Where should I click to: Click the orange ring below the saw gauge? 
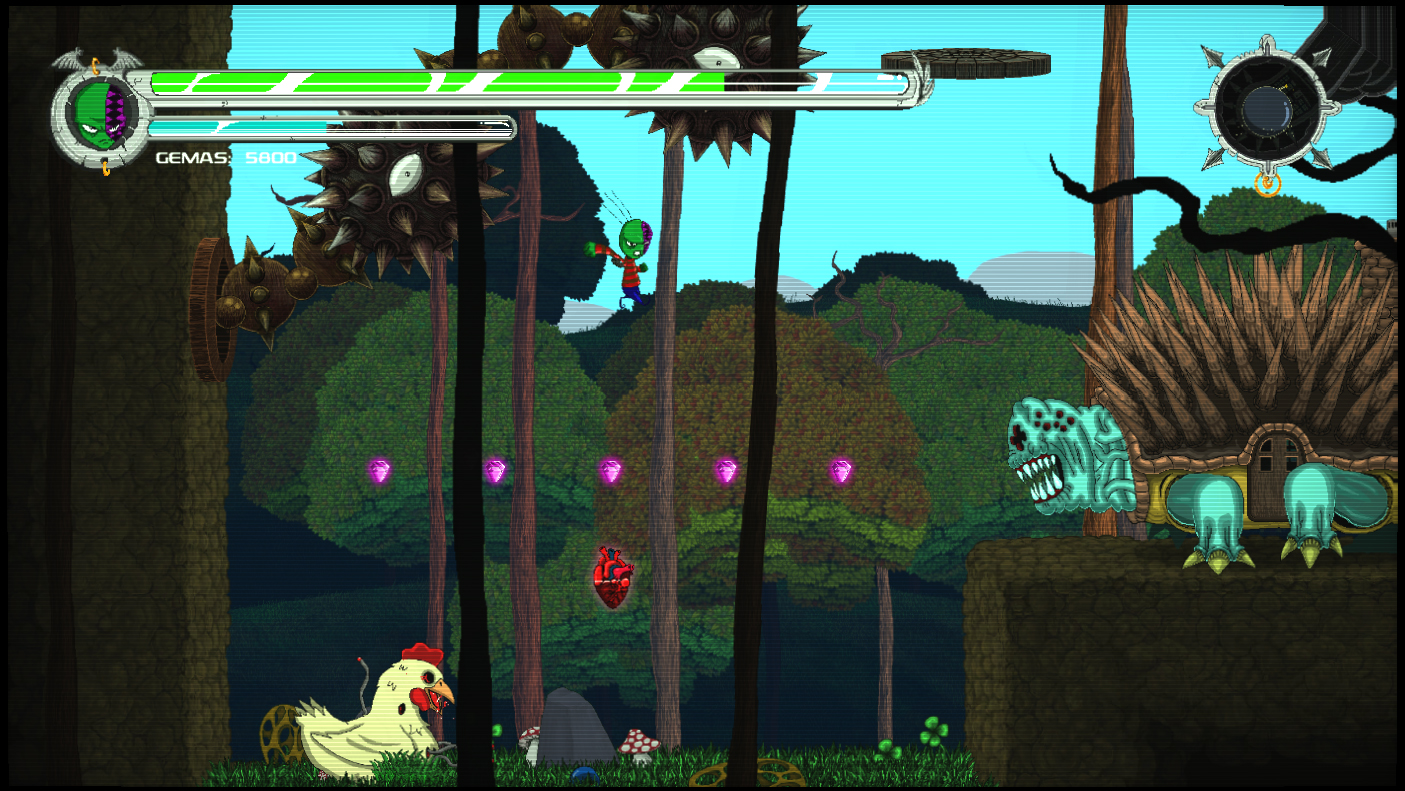pyautogui.click(x=1266, y=183)
